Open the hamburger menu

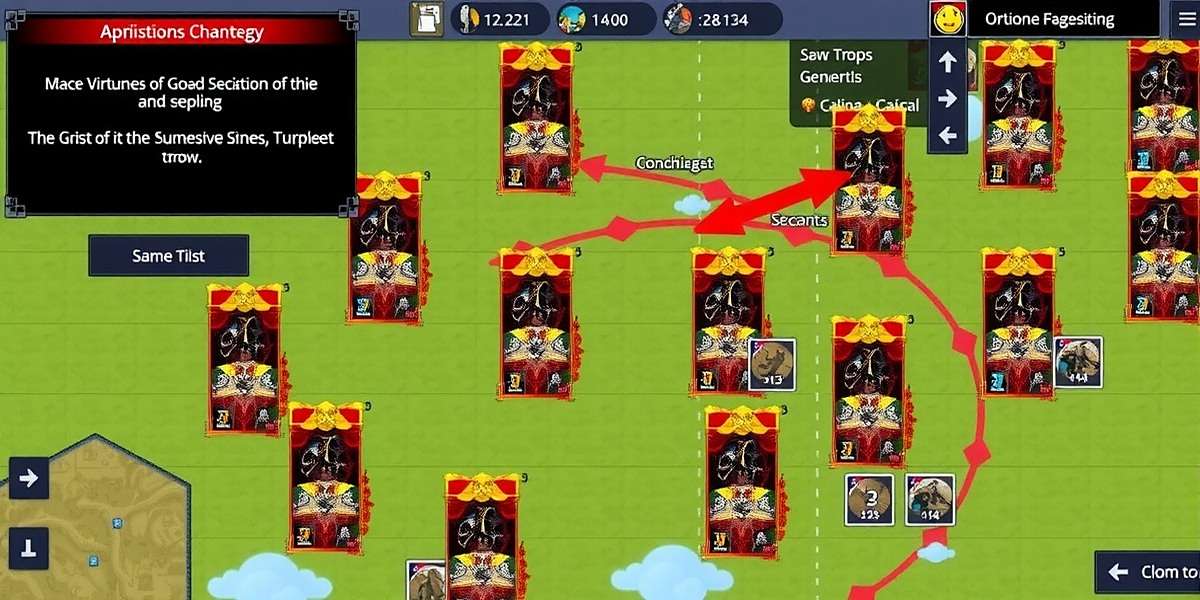coord(1185,19)
